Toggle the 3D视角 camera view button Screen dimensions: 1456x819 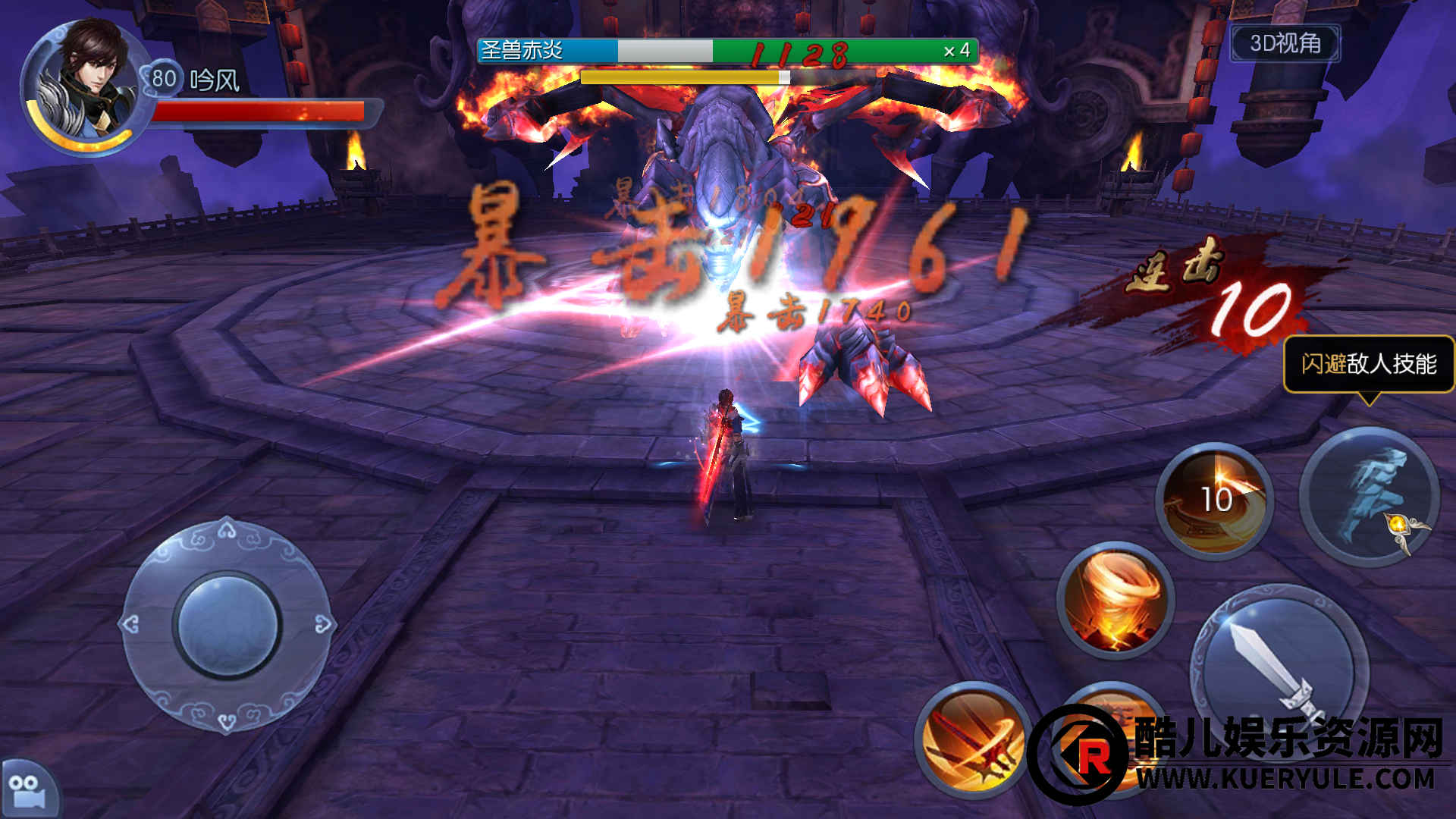coord(1285,43)
